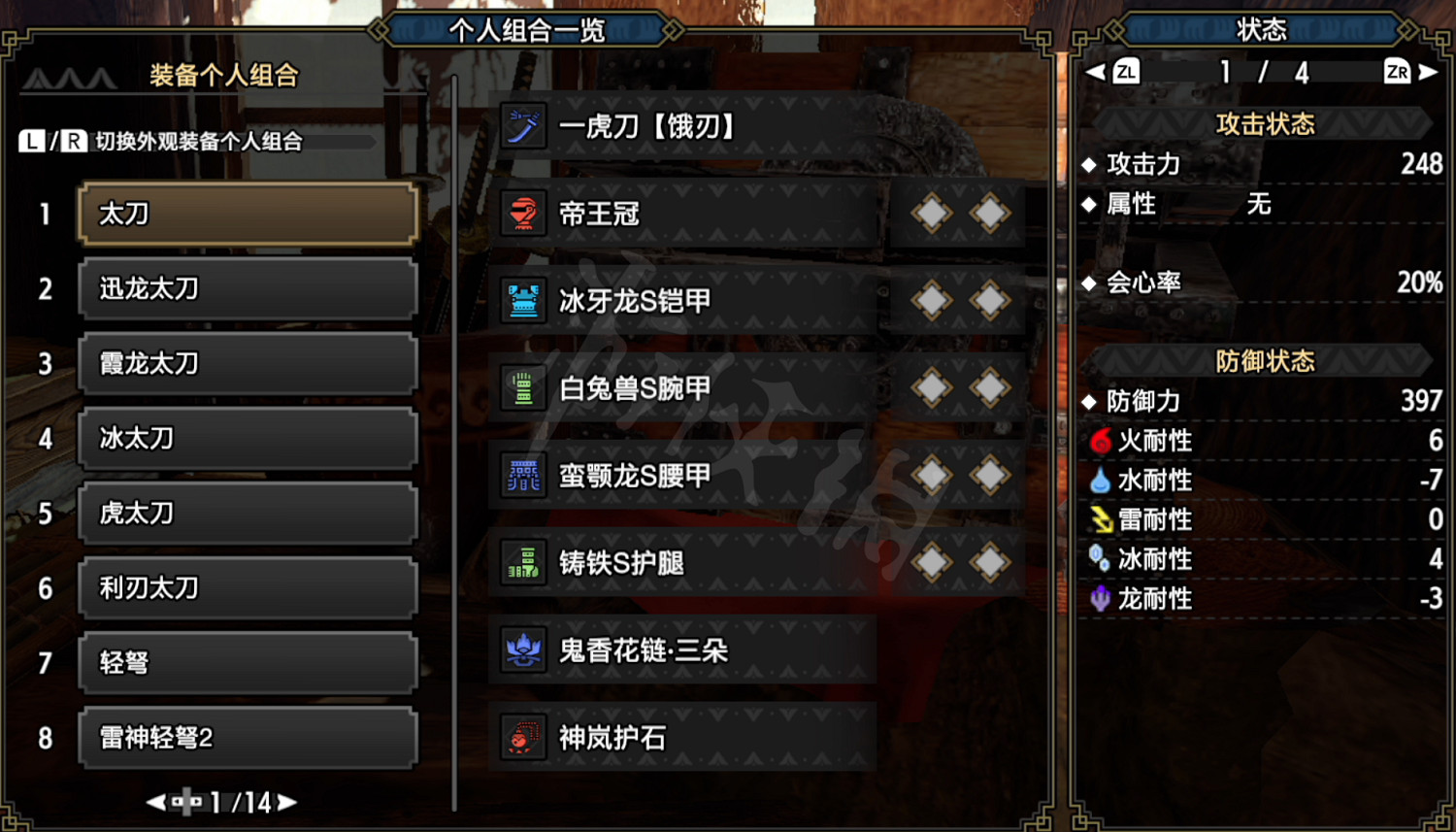The image size is (1456, 832).
Task: Click the 蛮颚龙S腰甲 waist armor icon
Action: point(522,476)
